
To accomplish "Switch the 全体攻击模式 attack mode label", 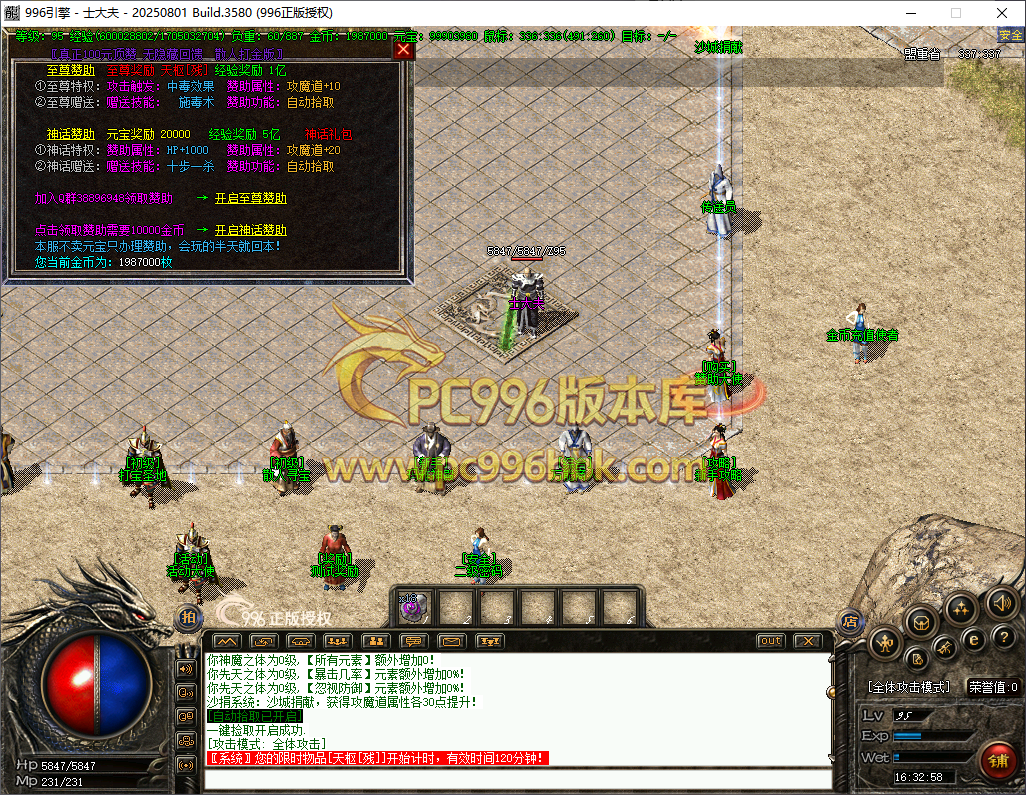I will coord(908,687).
